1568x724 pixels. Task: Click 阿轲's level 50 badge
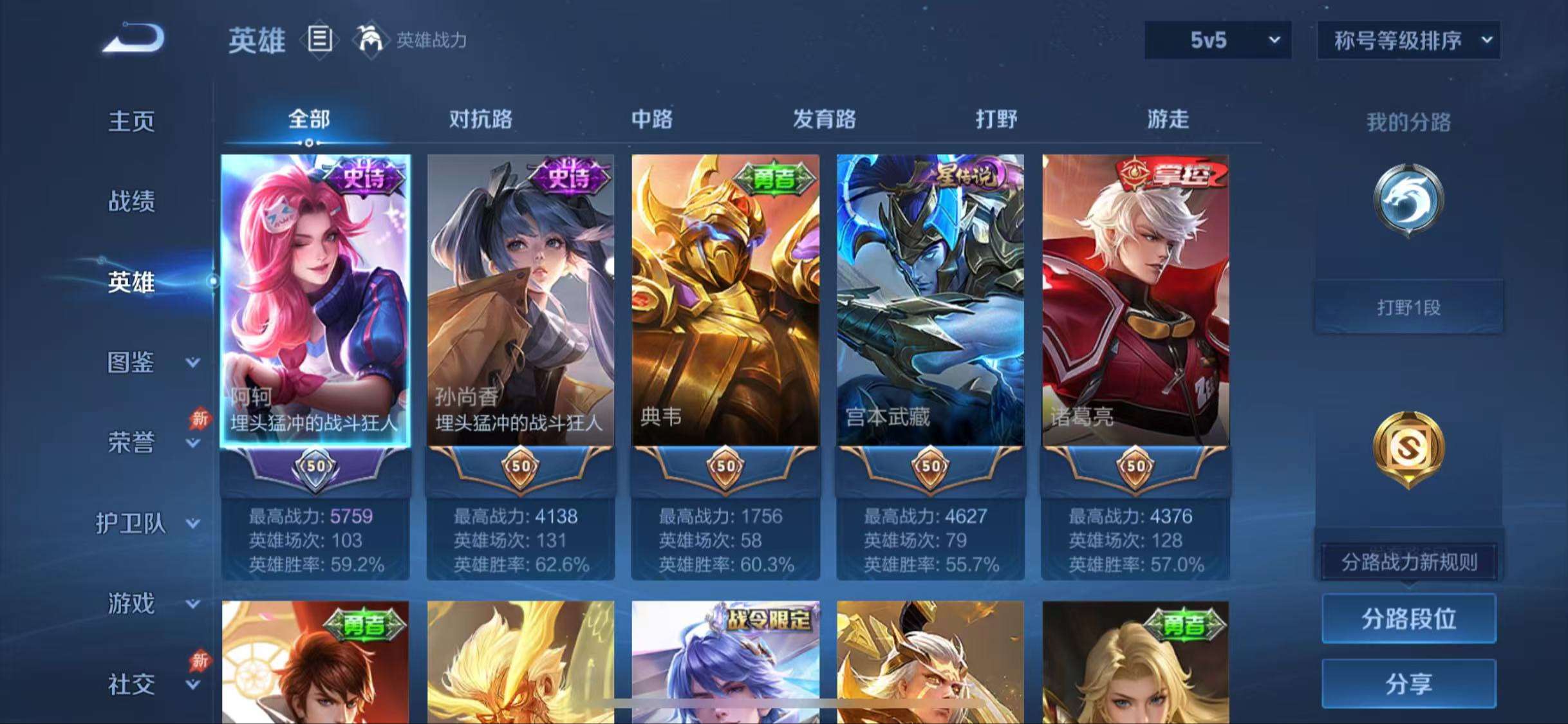[315, 468]
